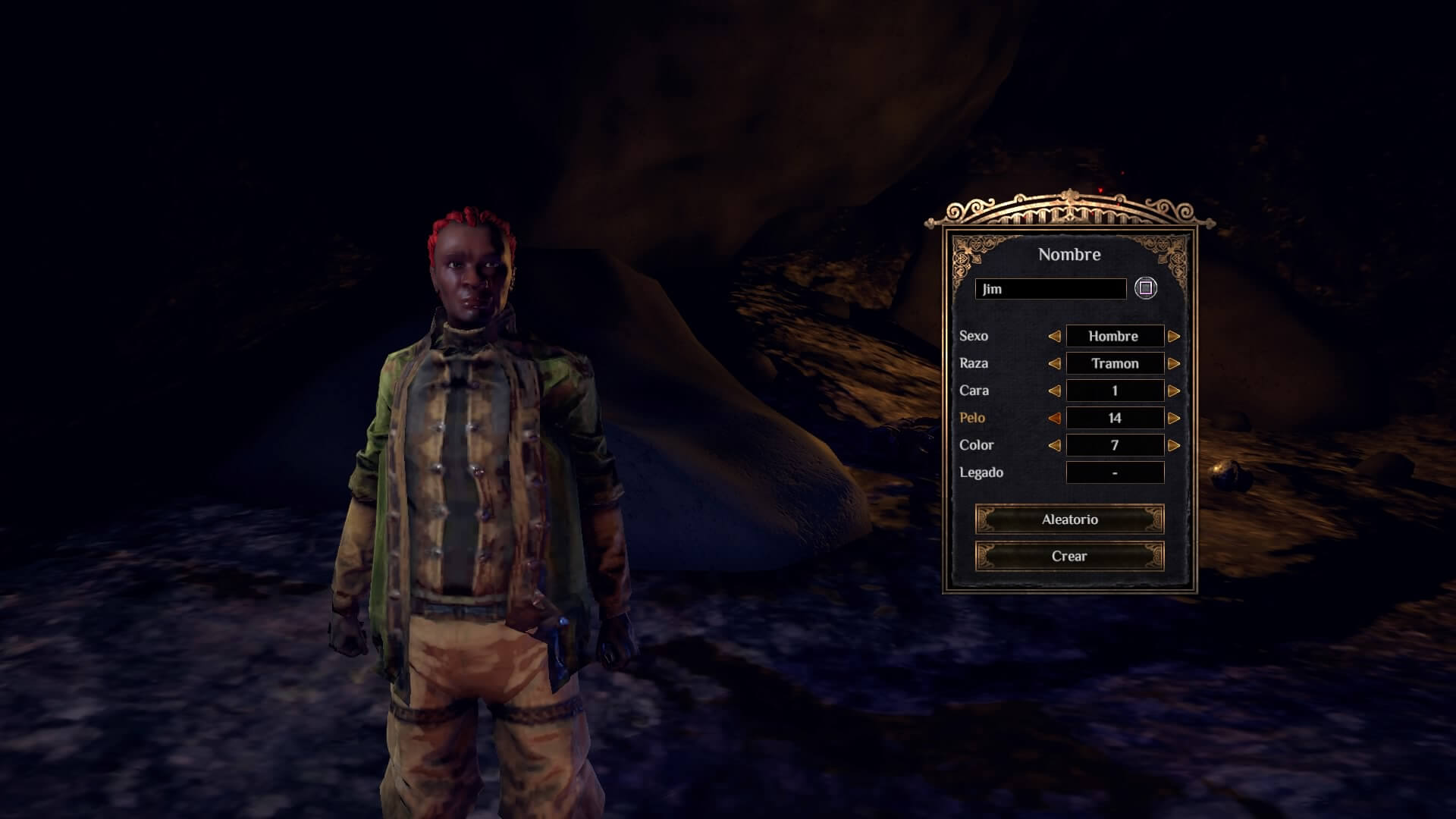Image resolution: width=1456 pixels, height=819 pixels.
Task: Increase Color using its right arrow
Action: (x=1174, y=445)
